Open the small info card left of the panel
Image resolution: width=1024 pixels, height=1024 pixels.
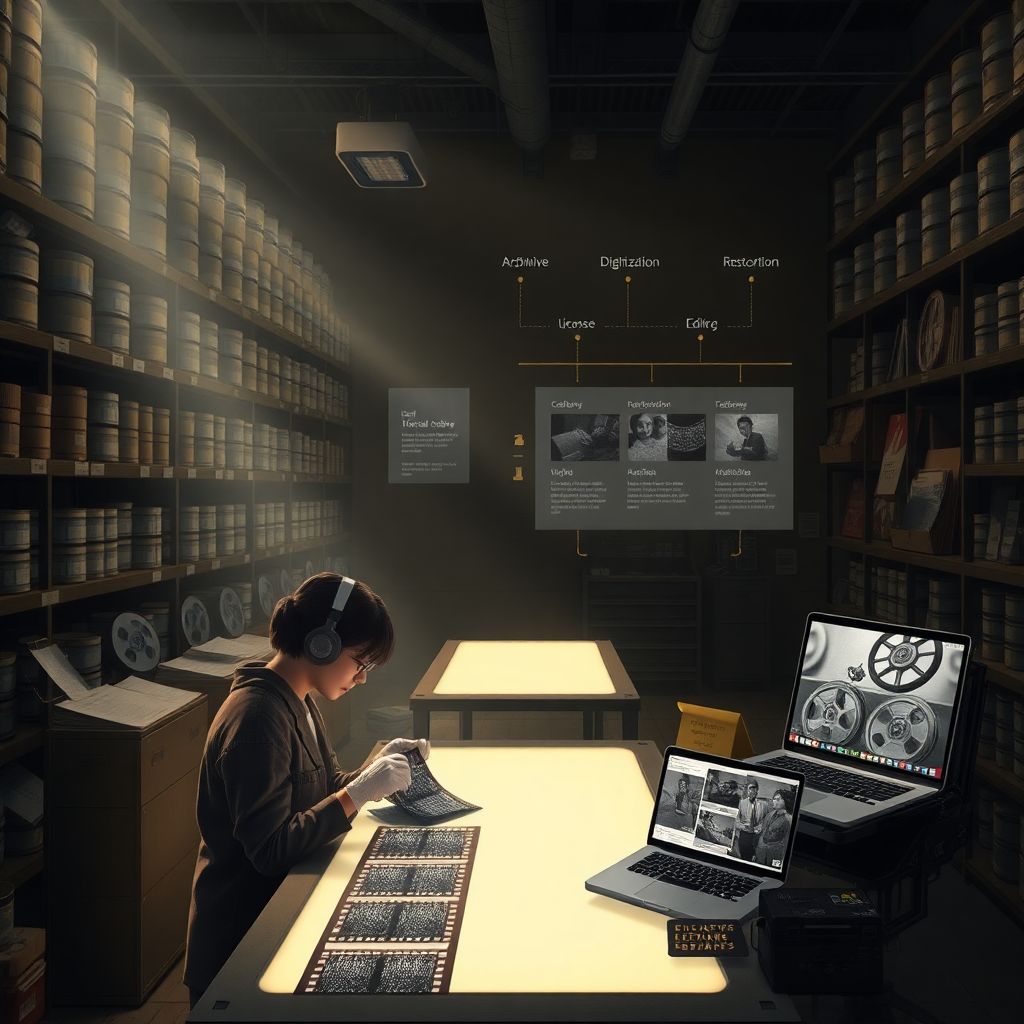pos(428,435)
